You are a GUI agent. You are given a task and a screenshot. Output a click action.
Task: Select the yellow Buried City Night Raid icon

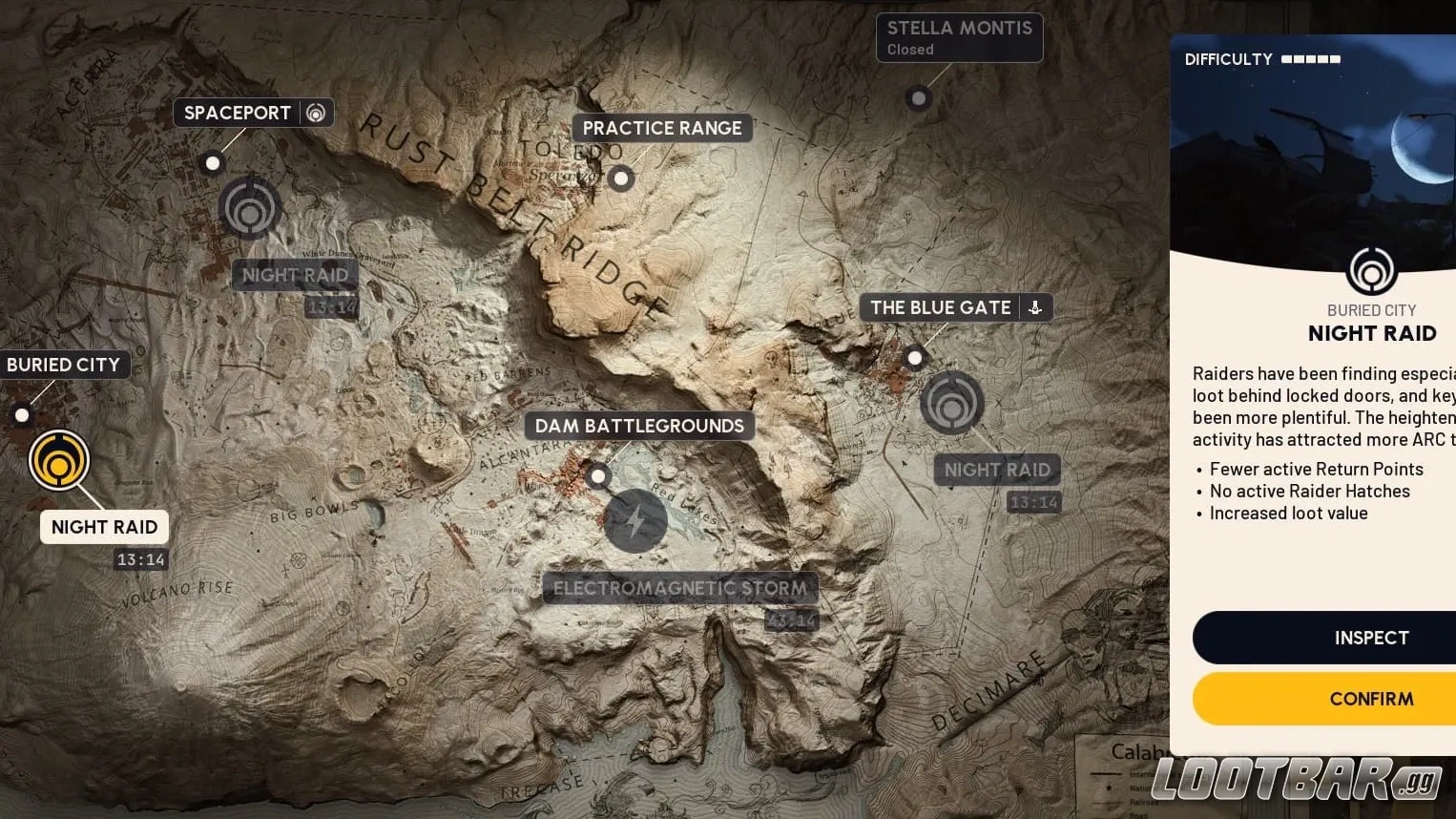60,459
